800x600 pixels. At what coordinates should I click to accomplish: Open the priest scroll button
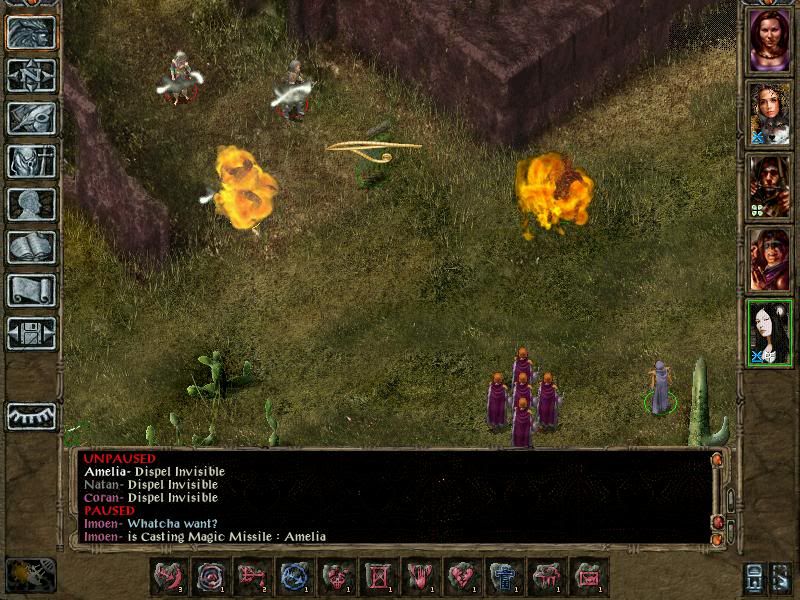click(x=31, y=290)
